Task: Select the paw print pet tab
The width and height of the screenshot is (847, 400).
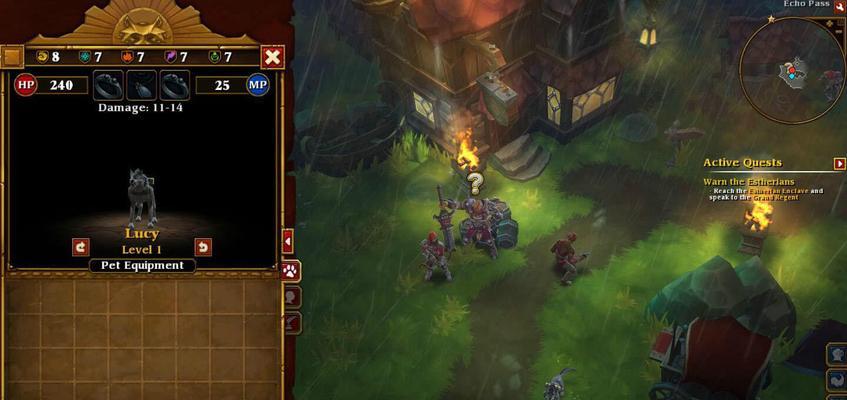Action: click(292, 271)
